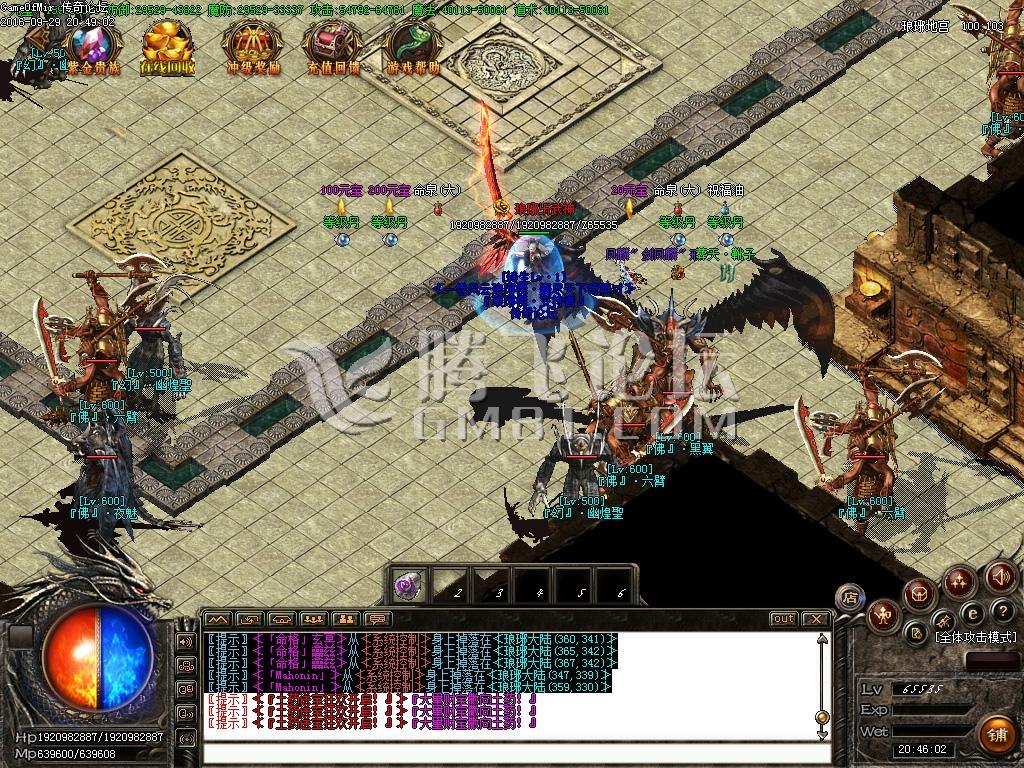Click the speaker button beside the chat log
This screenshot has width=1024, height=768.
[x=186, y=641]
